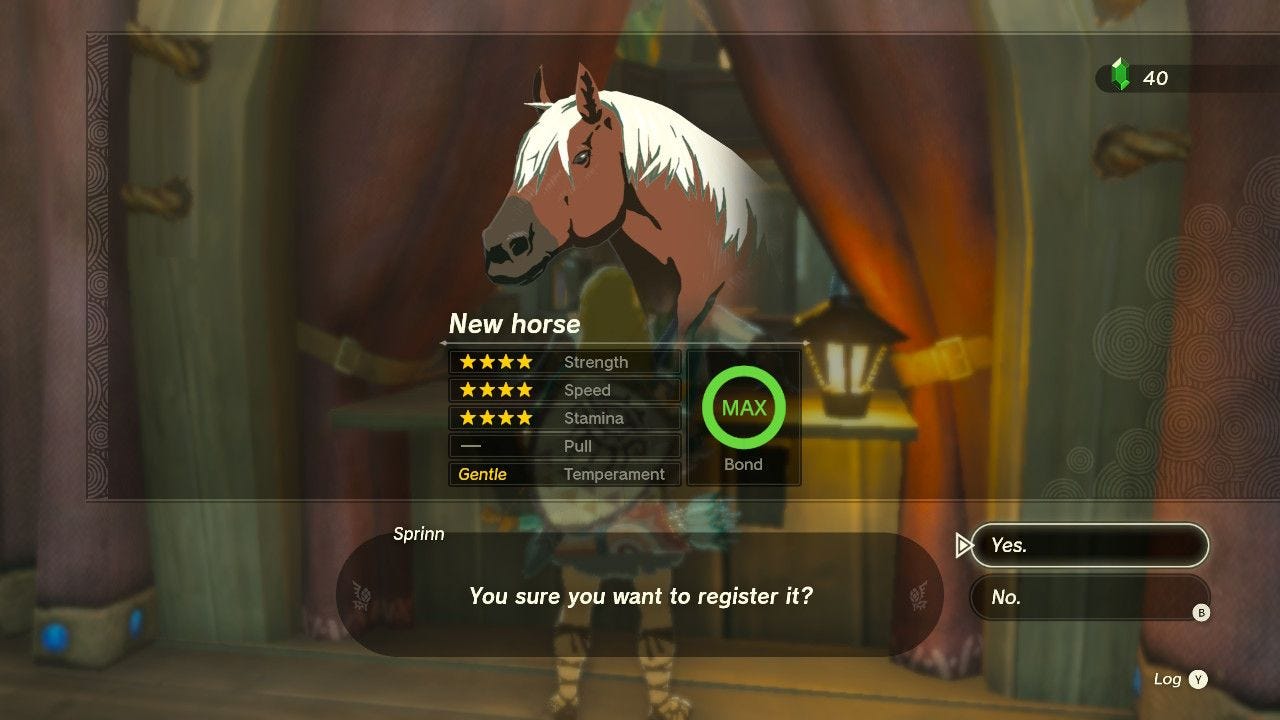The height and width of the screenshot is (720, 1280).
Task: Click the green rupee currency icon
Action: [x=1122, y=74]
